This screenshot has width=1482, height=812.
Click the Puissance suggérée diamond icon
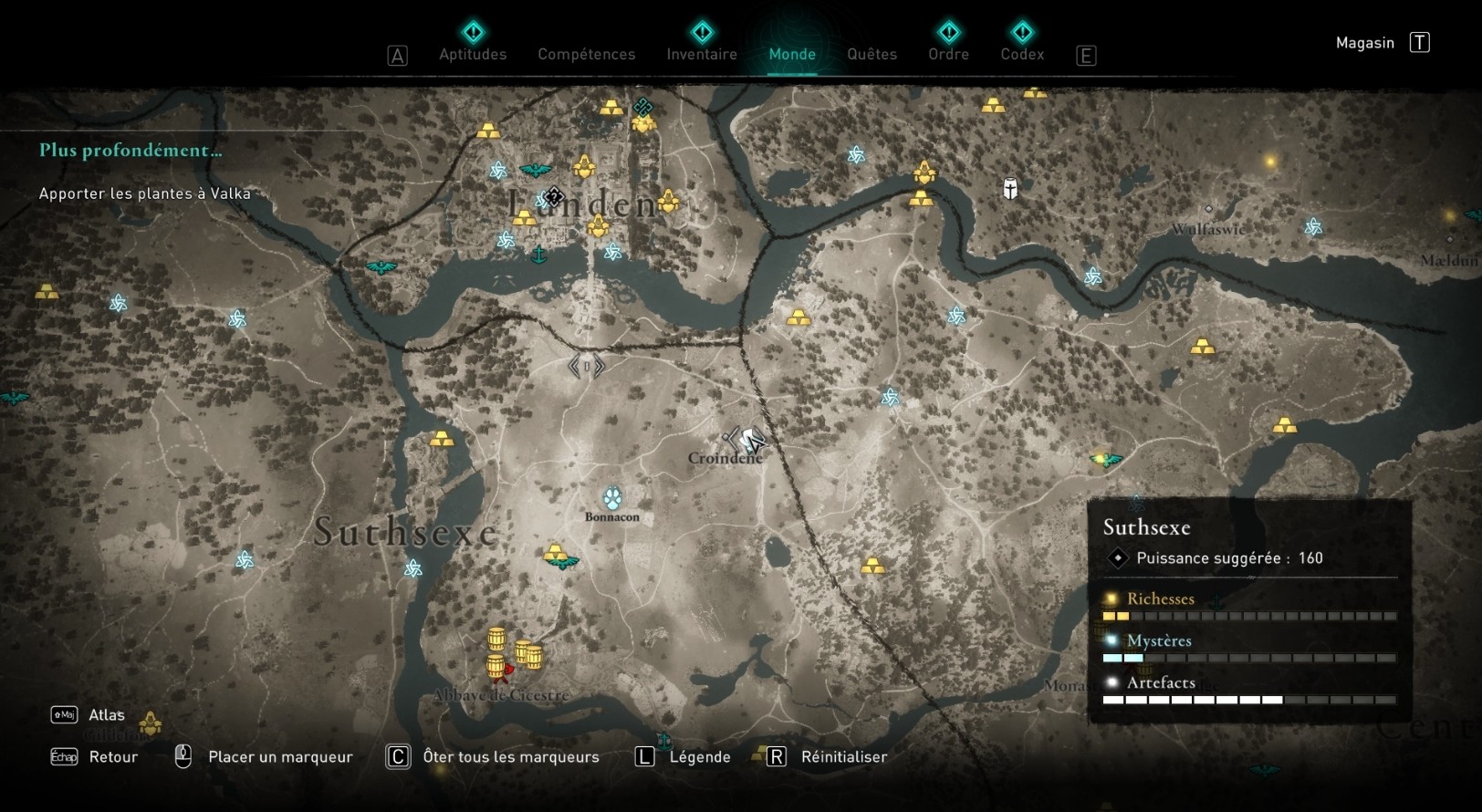(x=1119, y=558)
